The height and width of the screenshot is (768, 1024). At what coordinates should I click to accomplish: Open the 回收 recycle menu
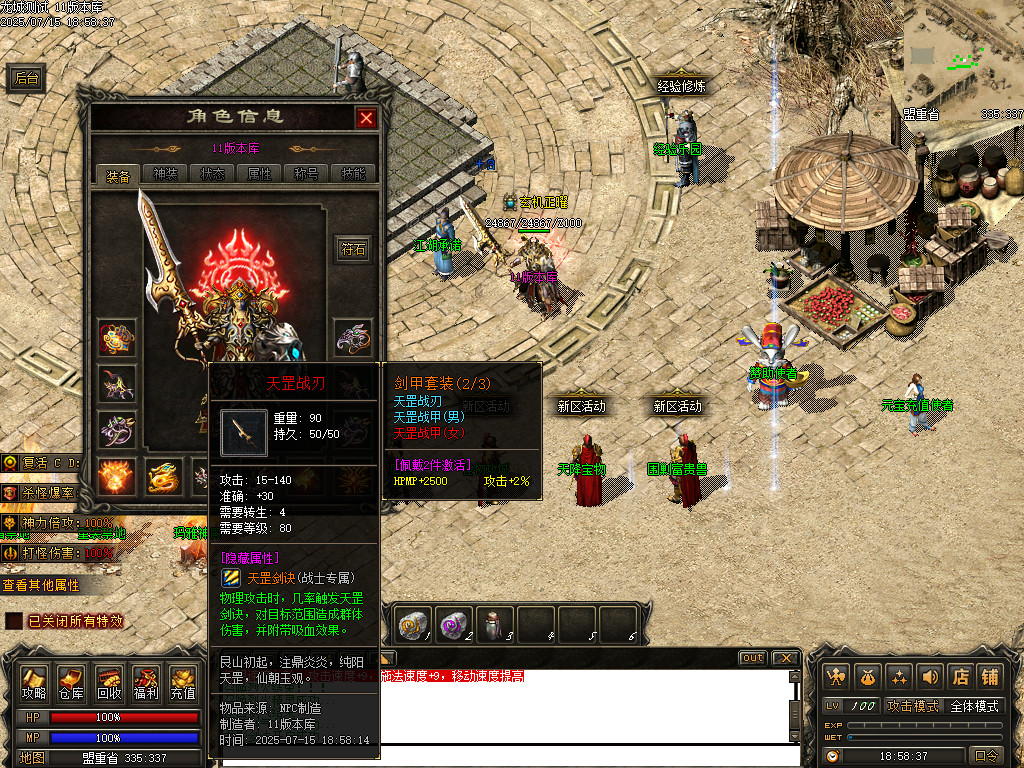tap(109, 682)
